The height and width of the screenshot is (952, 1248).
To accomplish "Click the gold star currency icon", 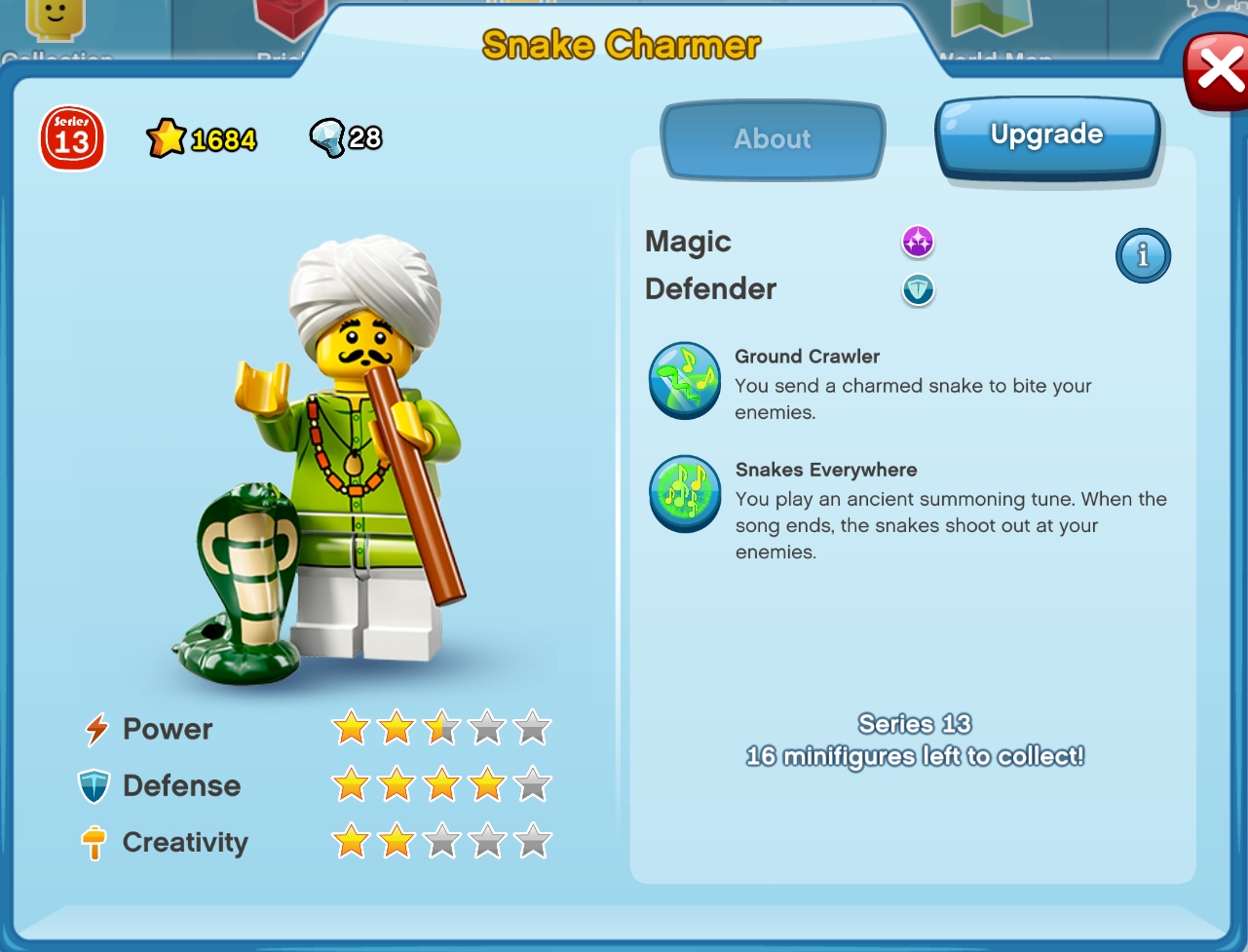I will click(x=166, y=136).
